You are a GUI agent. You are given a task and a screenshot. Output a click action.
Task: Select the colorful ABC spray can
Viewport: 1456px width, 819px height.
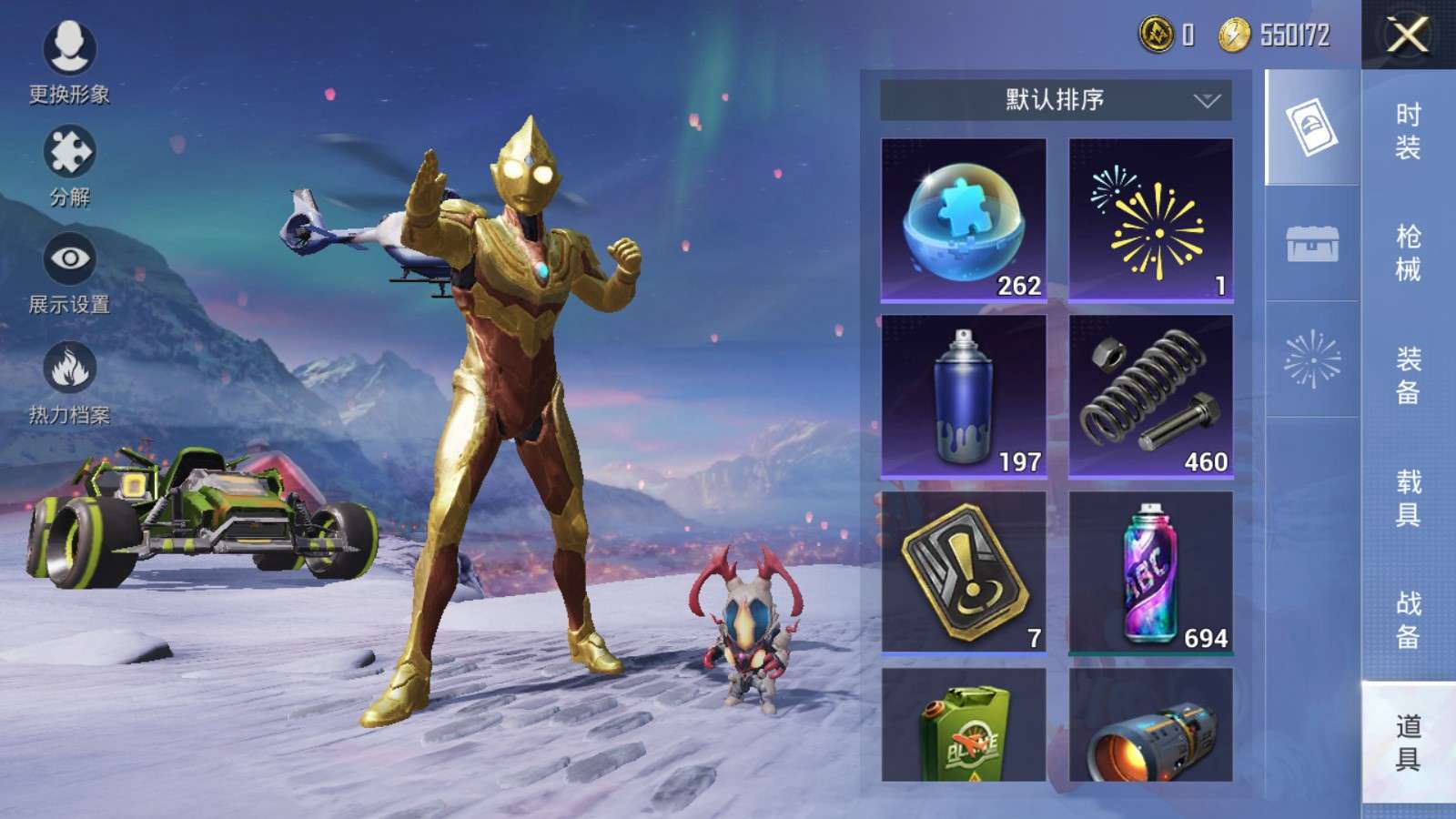pyautogui.click(x=1150, y=573)
